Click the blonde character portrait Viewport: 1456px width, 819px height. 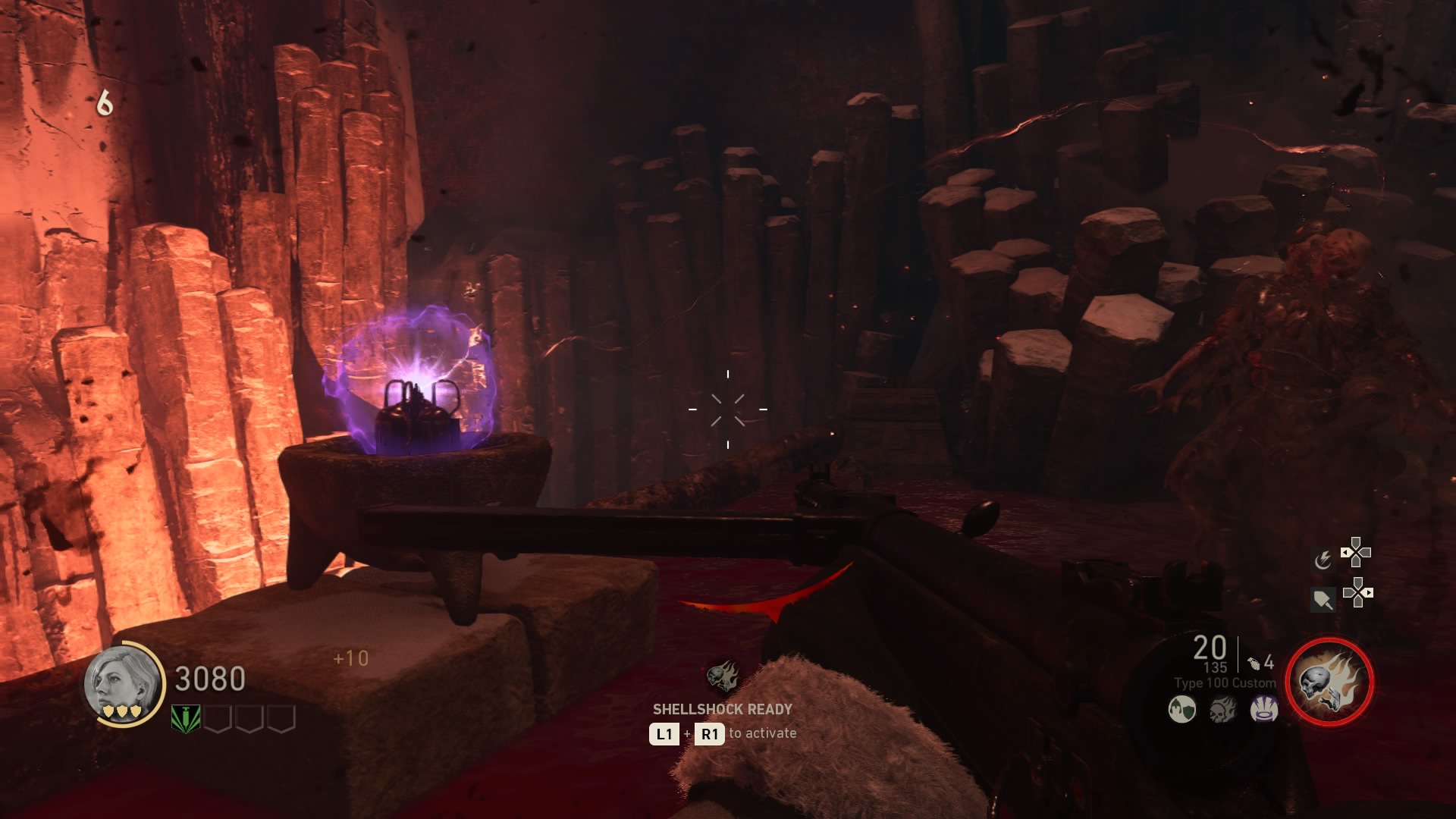124,684
